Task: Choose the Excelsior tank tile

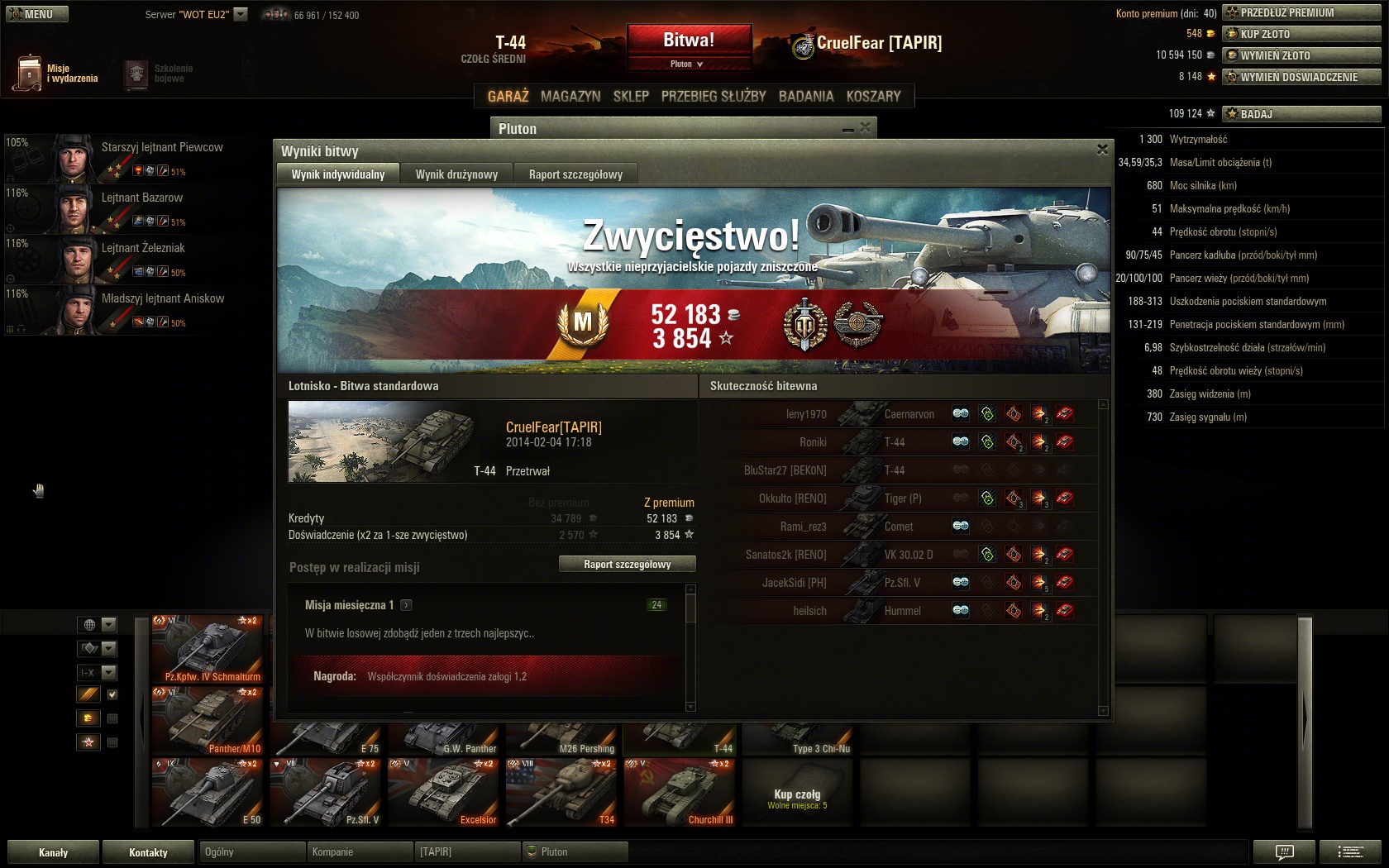Action: [x=444, y=792]
